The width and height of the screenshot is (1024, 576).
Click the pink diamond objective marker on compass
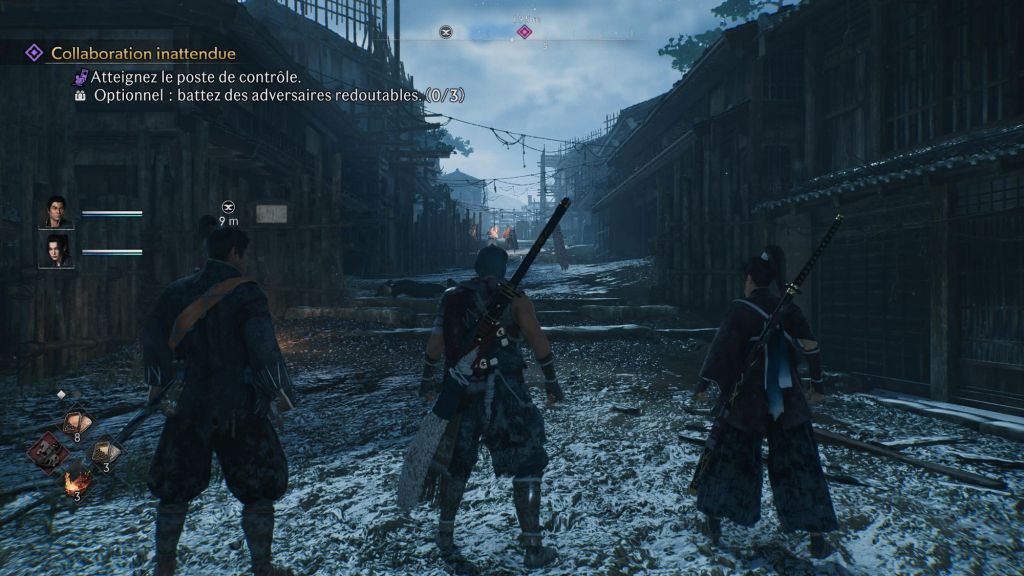coord(523,32)
